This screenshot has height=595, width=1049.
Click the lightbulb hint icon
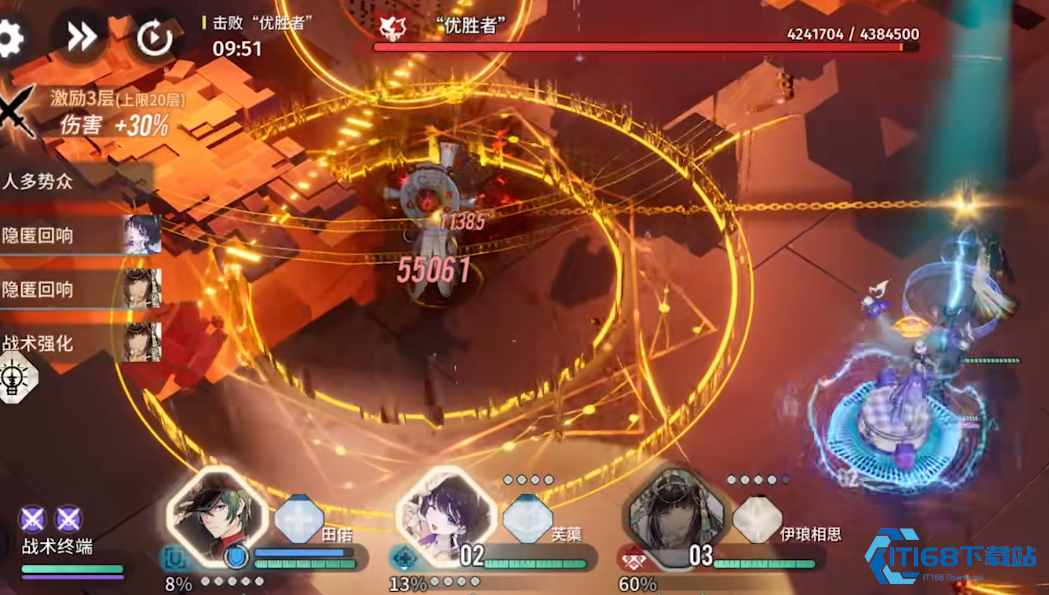point(16,379)
